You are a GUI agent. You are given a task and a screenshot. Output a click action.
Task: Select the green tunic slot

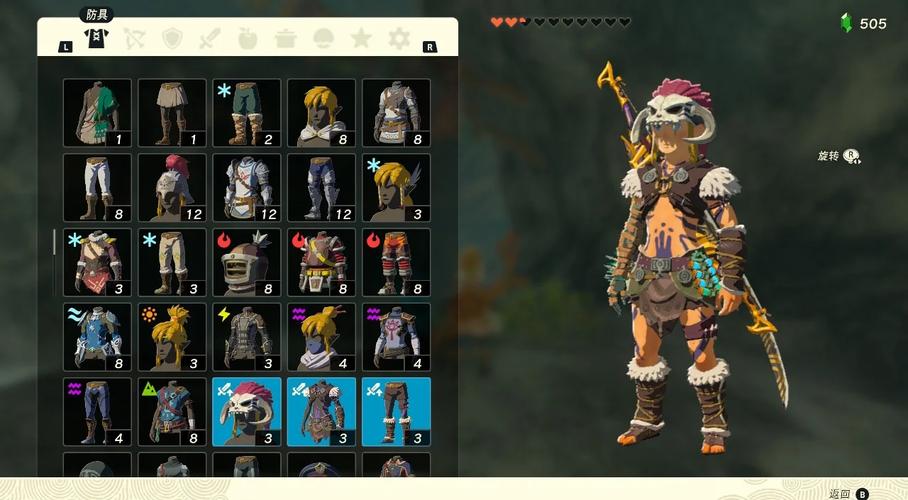pos(97,113)
